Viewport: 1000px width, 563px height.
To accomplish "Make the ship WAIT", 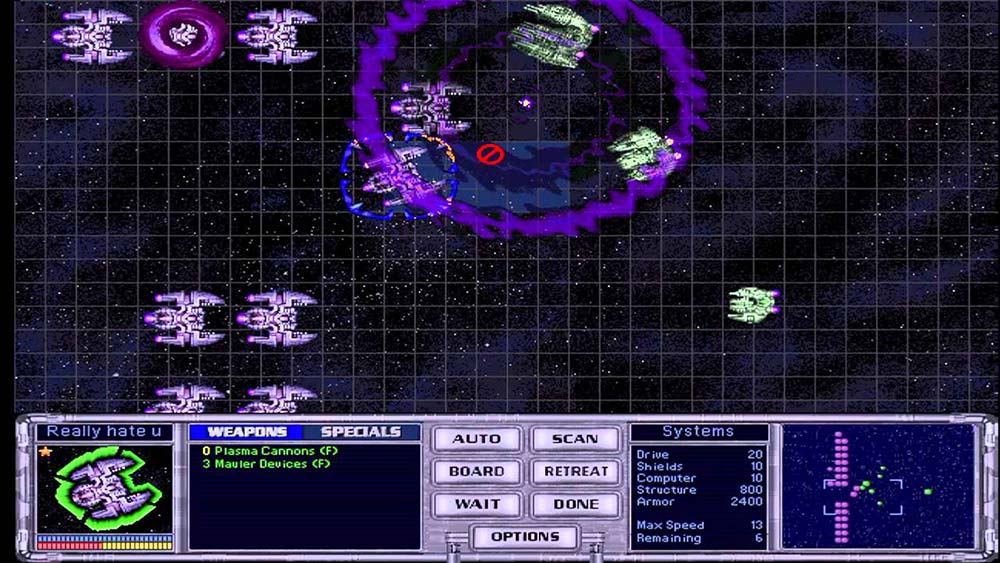I will 476,504.
